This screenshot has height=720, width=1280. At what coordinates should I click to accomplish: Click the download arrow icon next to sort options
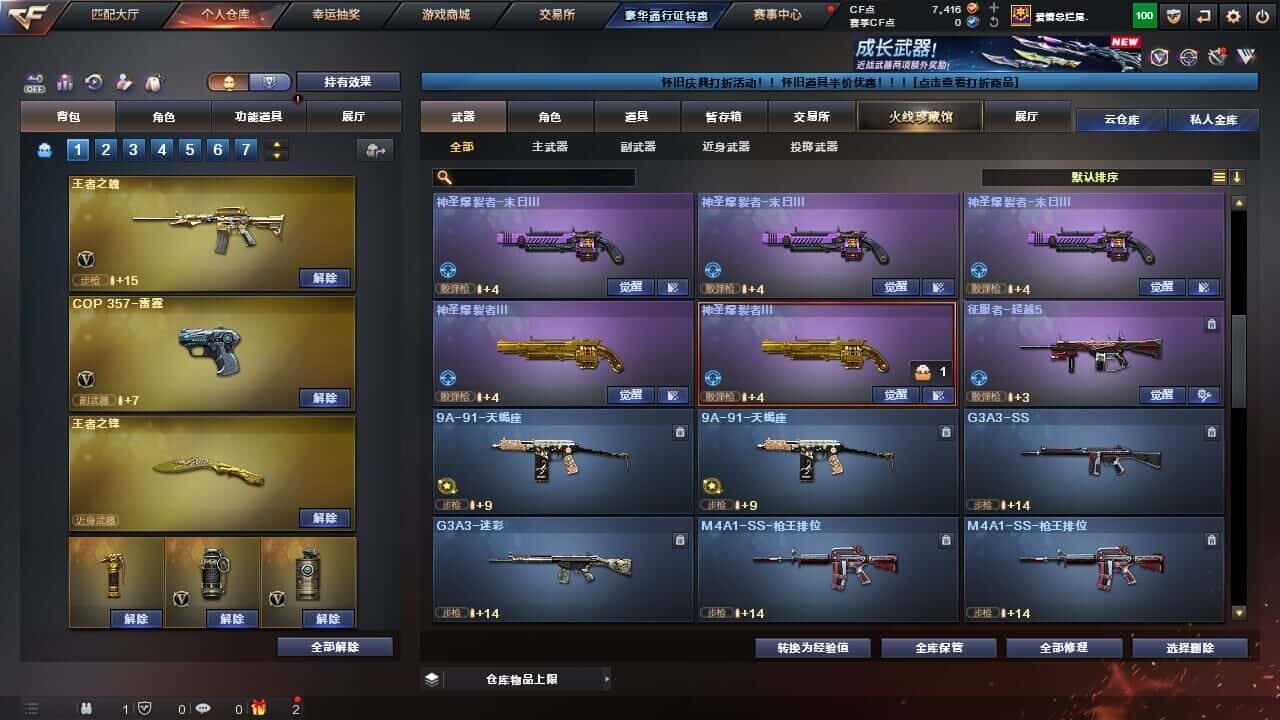[x=1238, y=176]
